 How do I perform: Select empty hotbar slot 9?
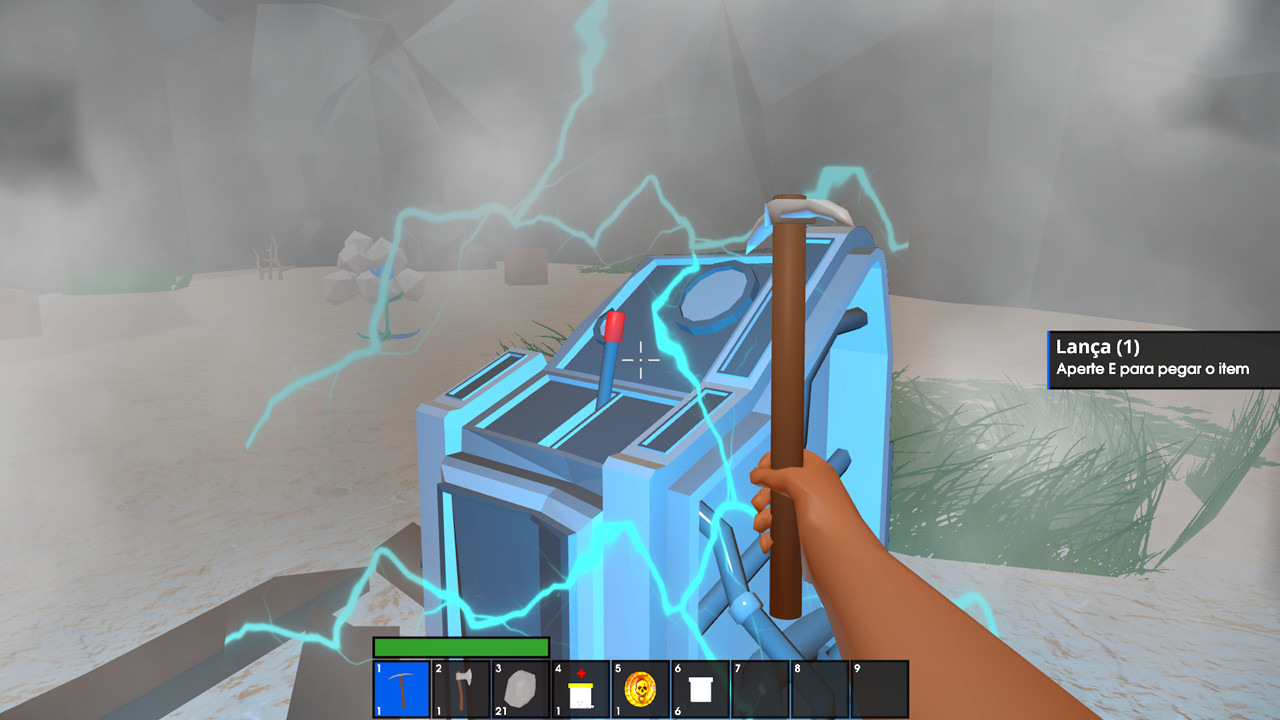(x=881, y=690)
